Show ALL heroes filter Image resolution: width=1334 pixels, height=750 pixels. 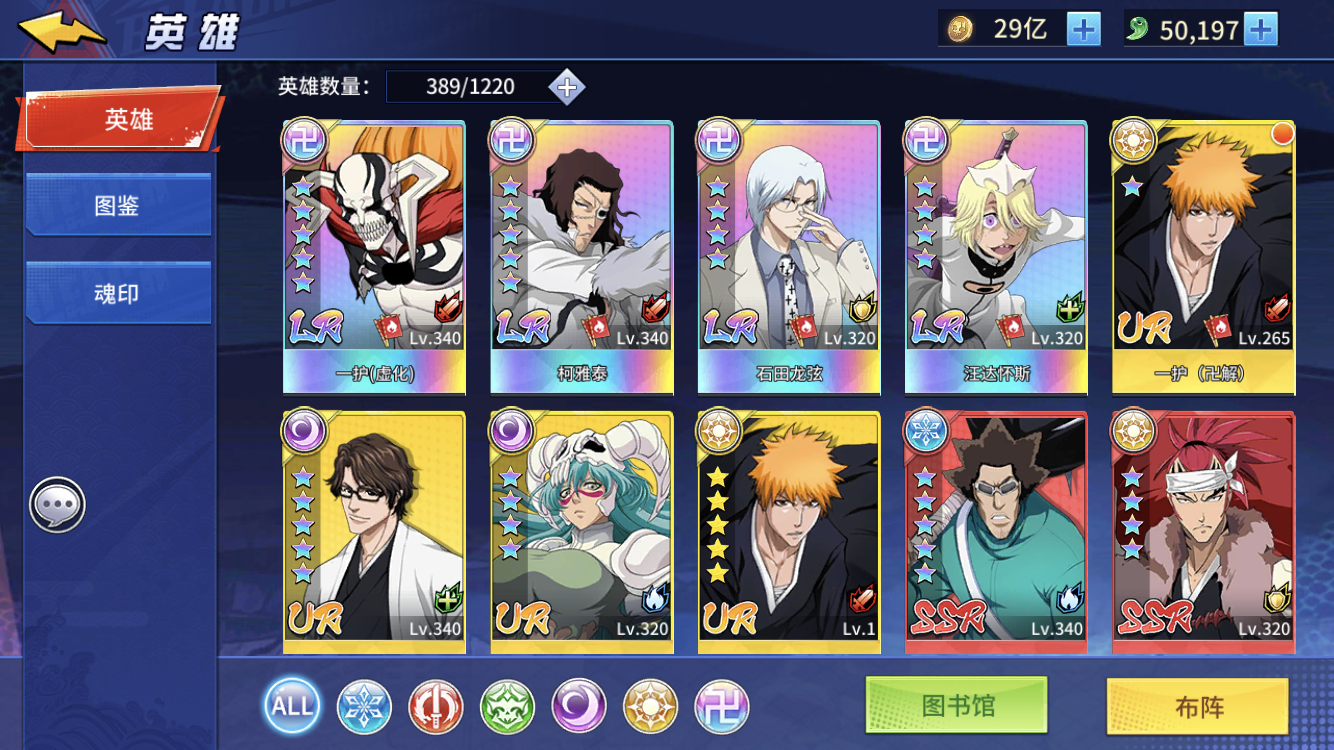tap(292, 706)
